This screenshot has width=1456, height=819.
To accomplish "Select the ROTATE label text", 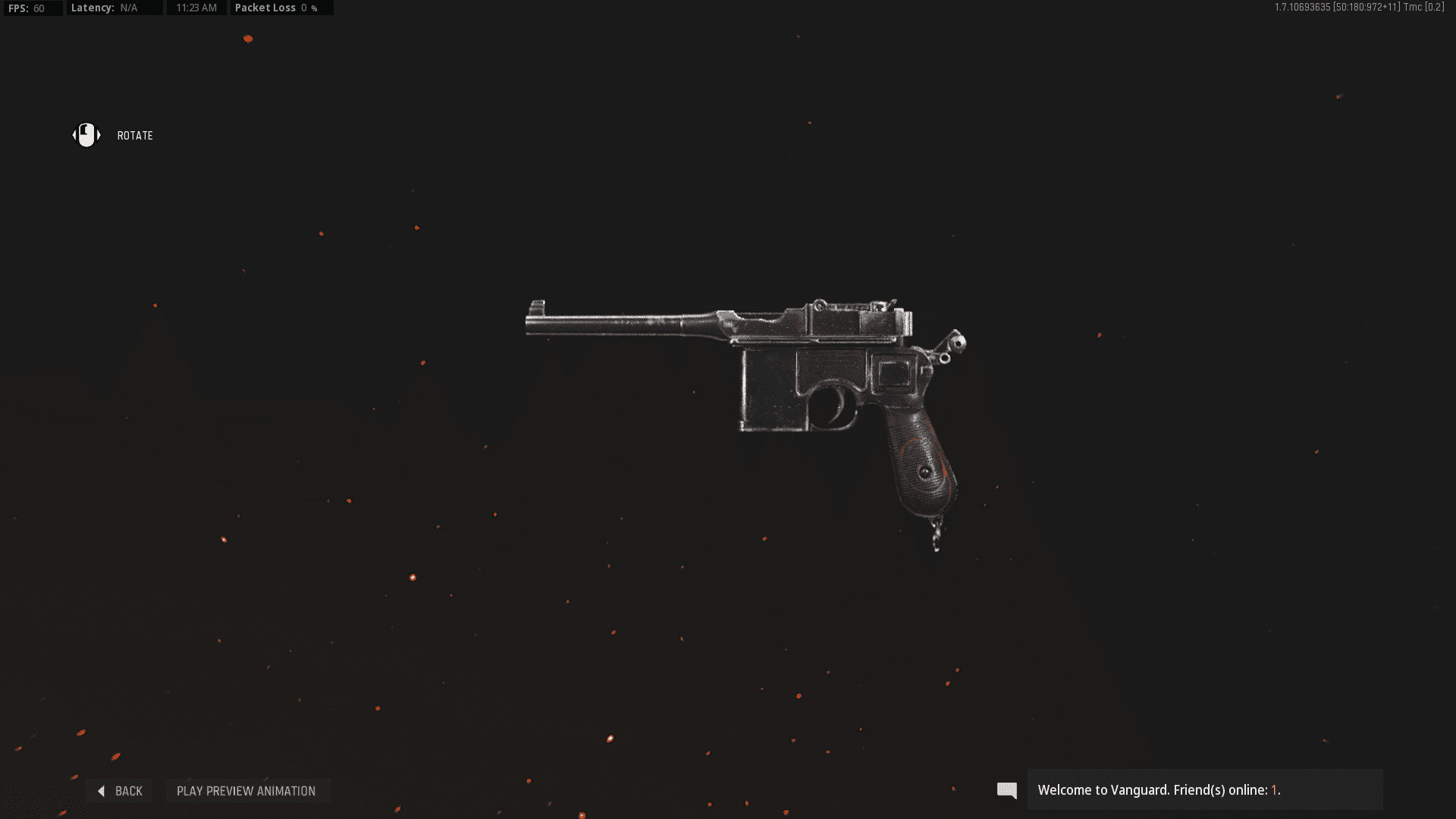I will (x=135, y=135).
